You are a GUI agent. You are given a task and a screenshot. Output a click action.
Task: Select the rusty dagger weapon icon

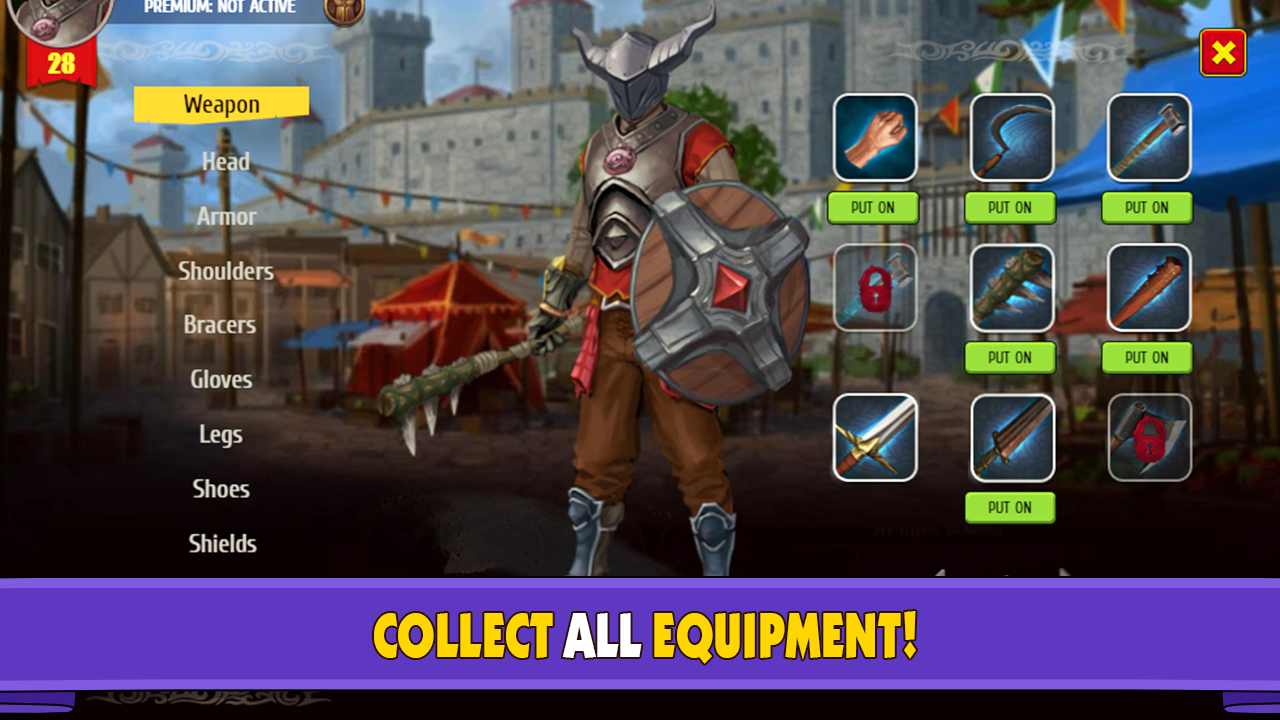click(1147, 287)
